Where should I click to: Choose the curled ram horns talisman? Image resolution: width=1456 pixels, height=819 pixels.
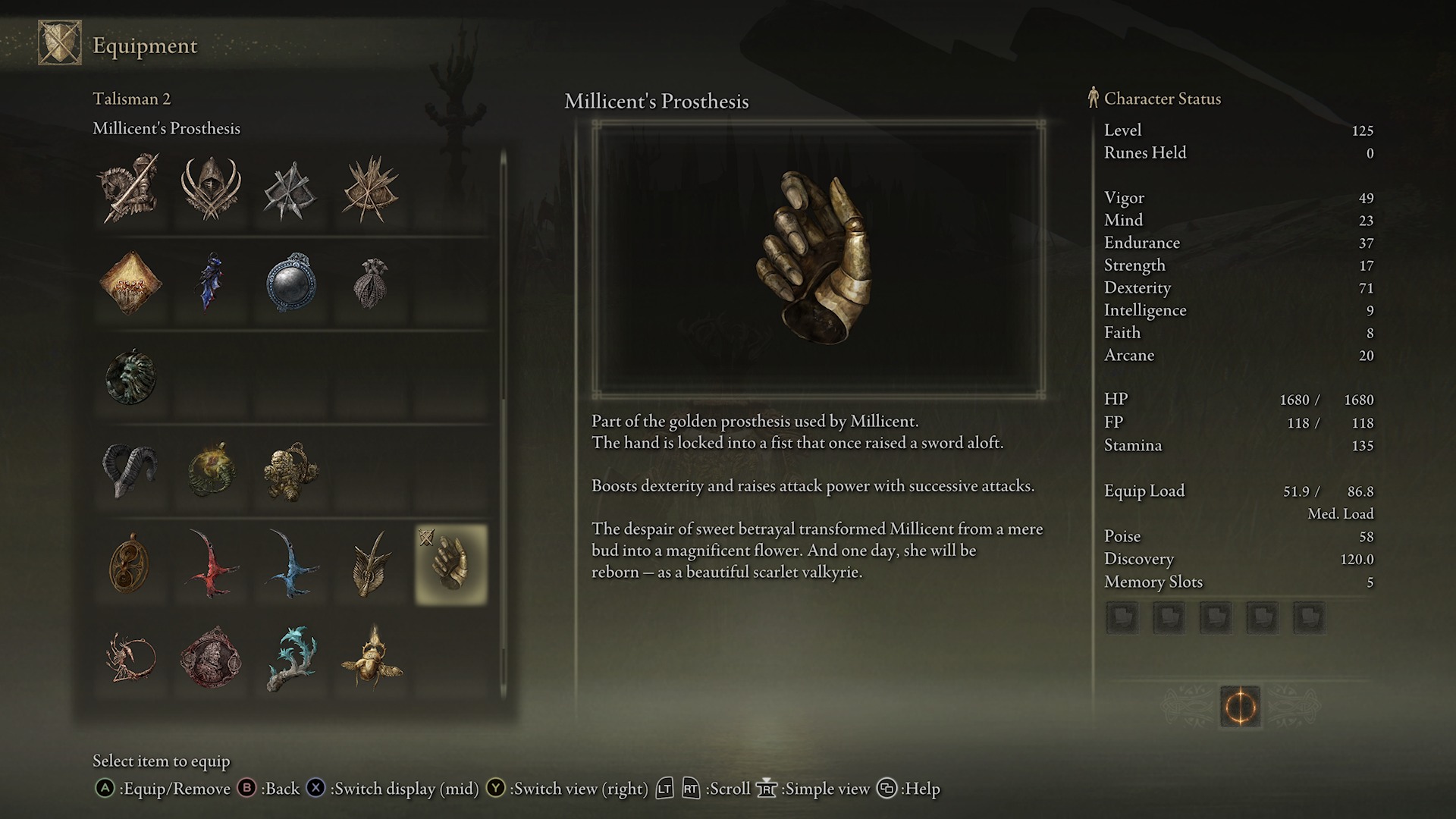[x=130, y=471]
